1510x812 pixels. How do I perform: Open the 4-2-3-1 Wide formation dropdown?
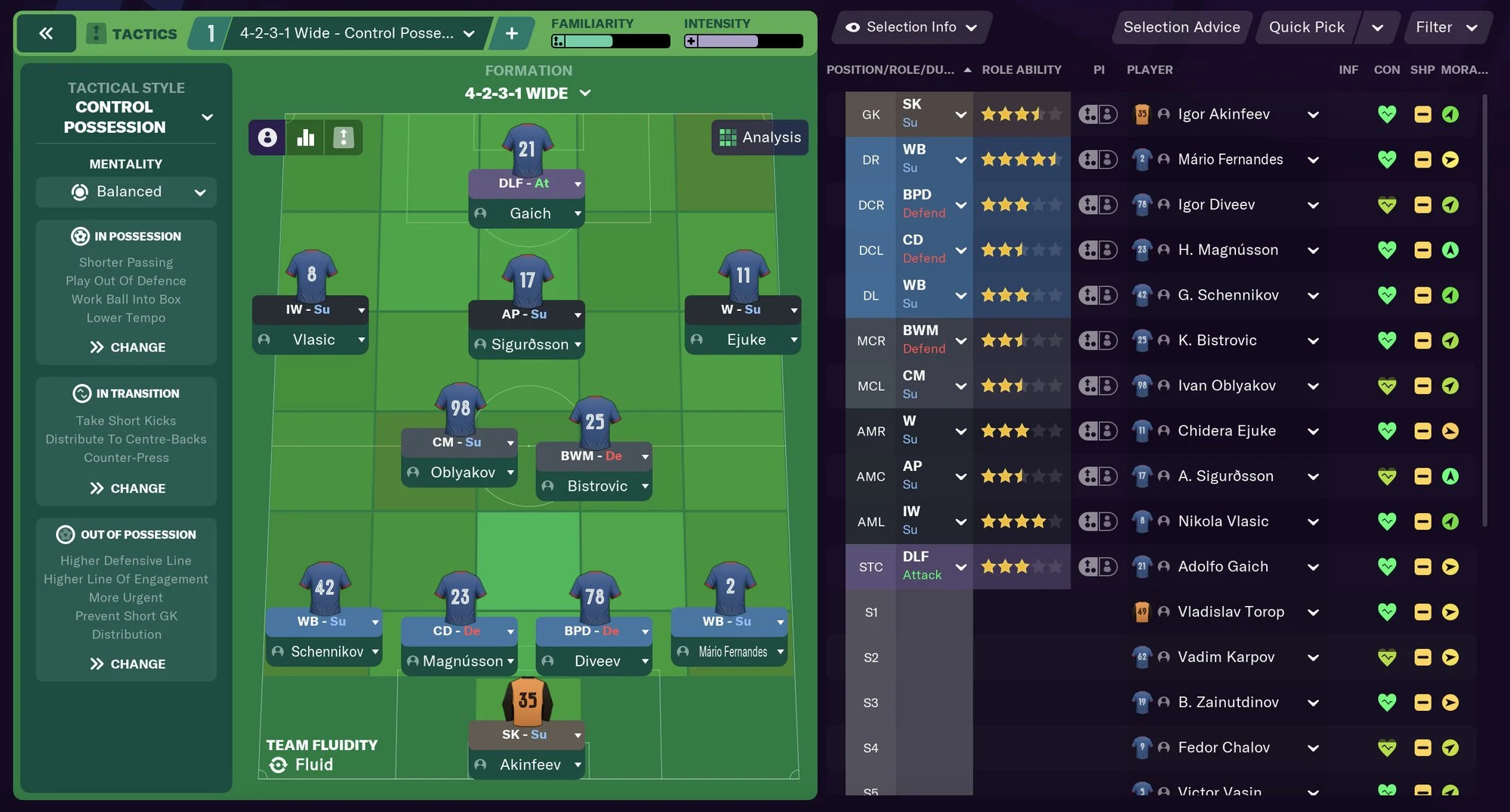tap(528, 94)
